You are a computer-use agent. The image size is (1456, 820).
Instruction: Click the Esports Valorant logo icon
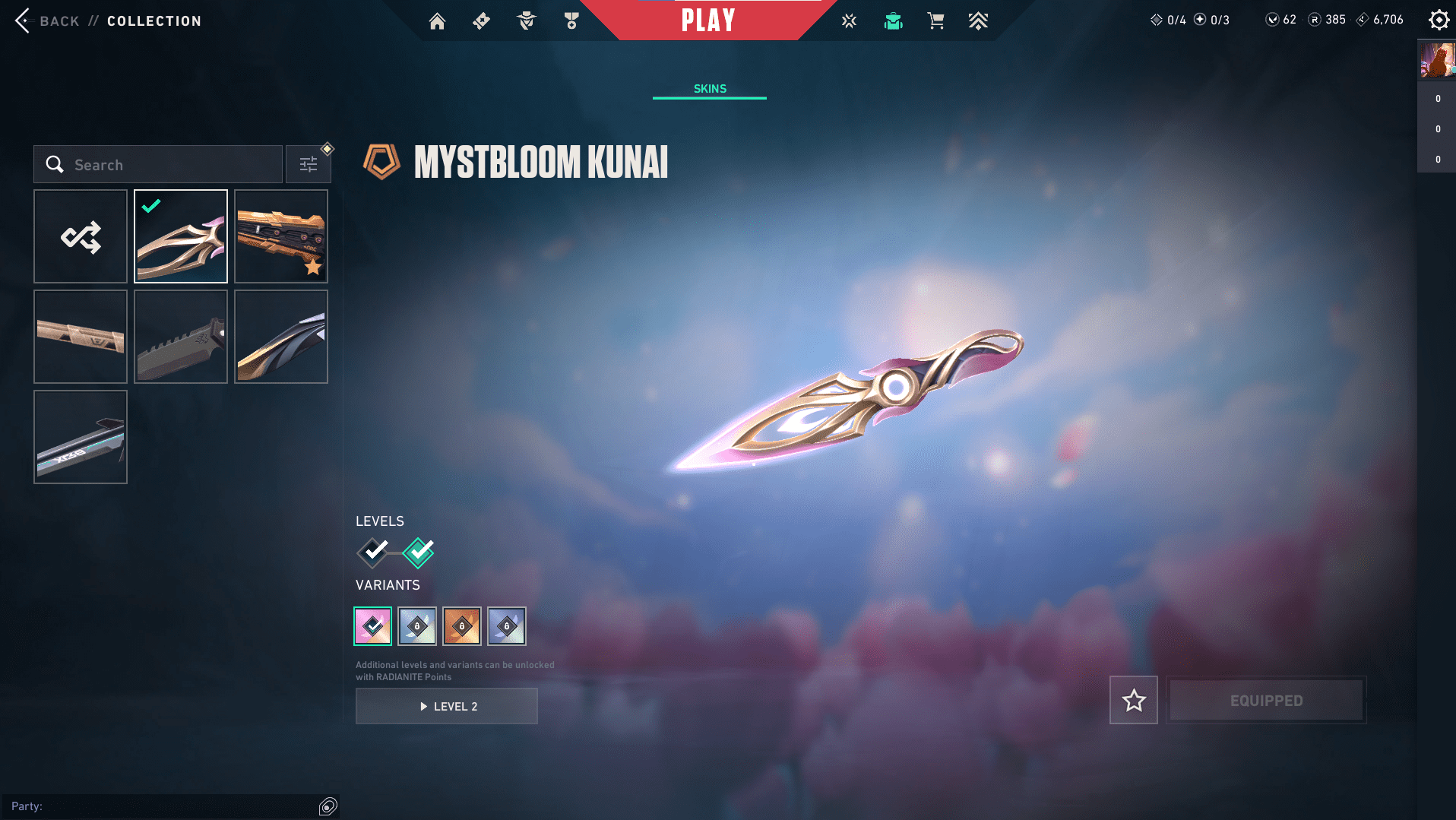pyautogui.click(x=848, y=21)
